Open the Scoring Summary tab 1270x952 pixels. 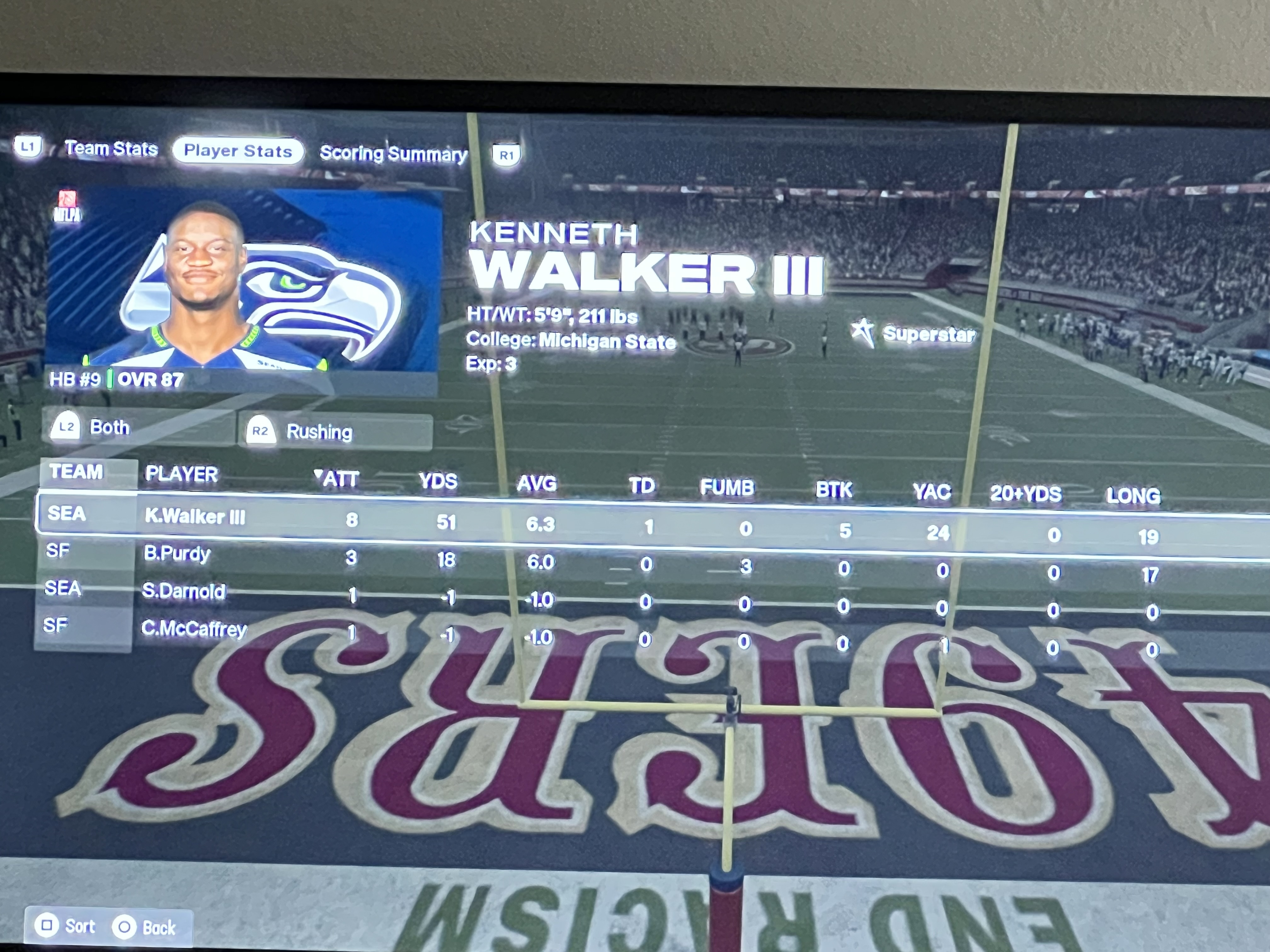[393, 153]
